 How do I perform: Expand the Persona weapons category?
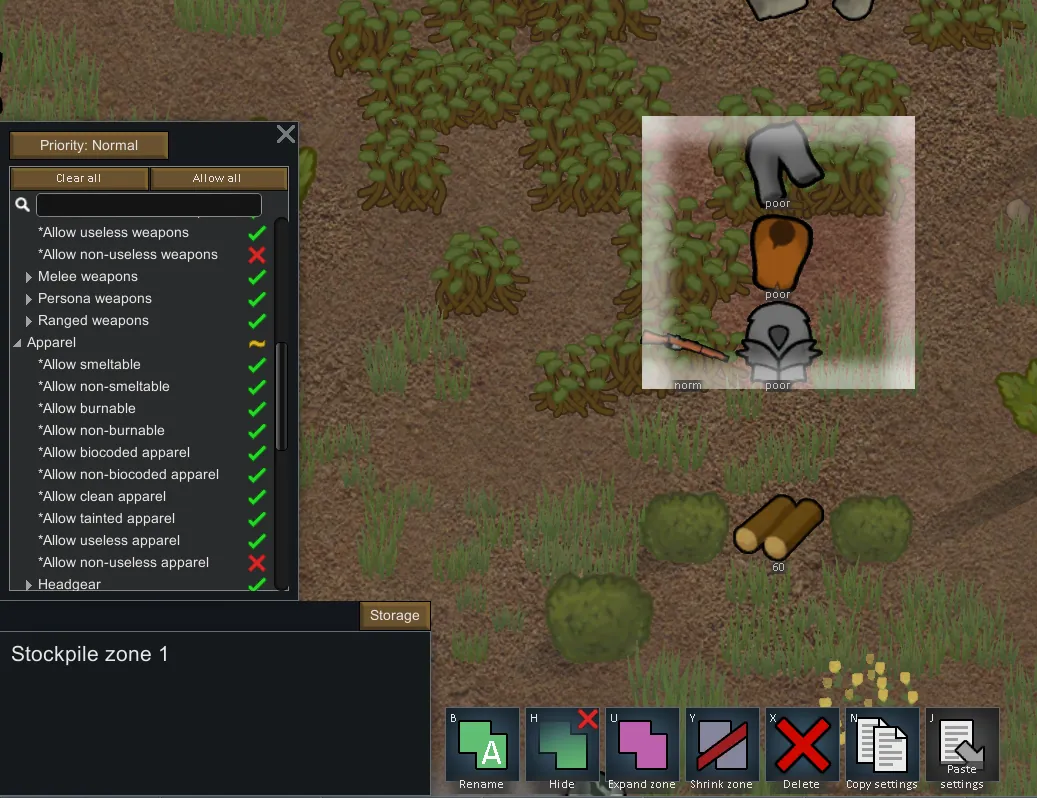pos(29,299)
